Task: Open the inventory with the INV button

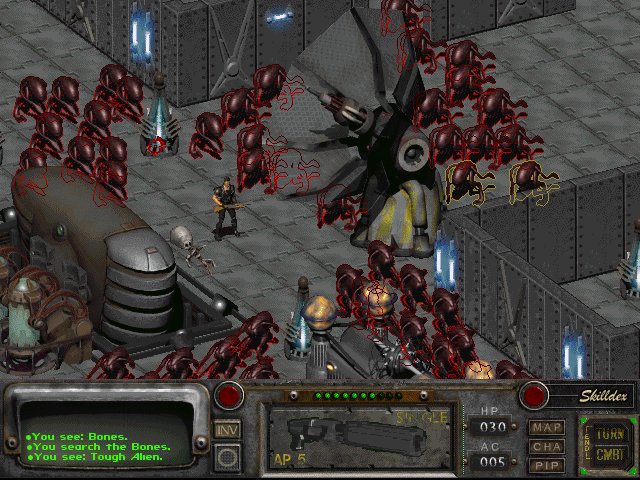Action: [227, 429]
